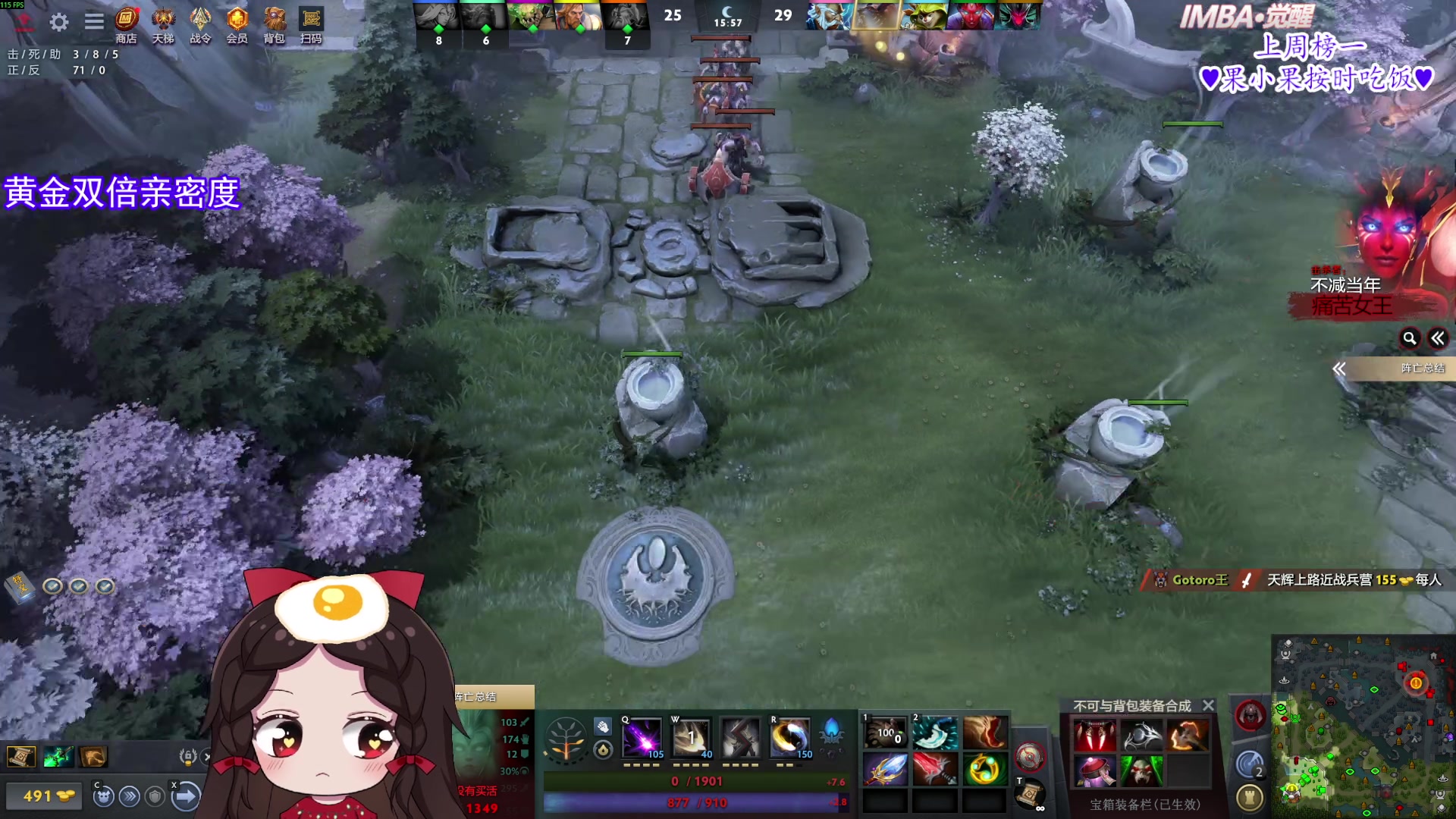Open the hamburger menu button
The image size is (1456, 819).
(x=94, y=22)
